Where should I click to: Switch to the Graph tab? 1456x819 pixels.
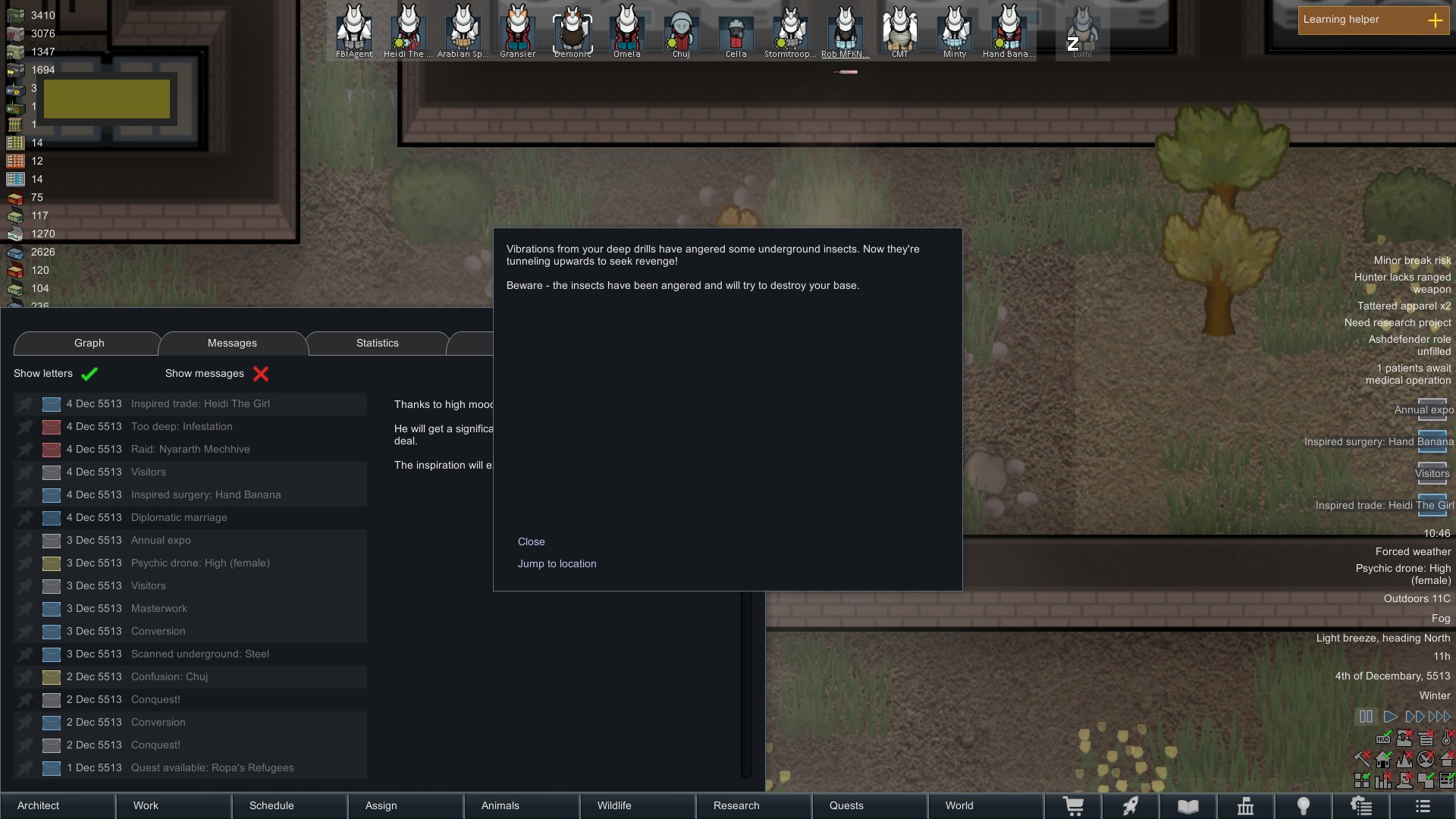point(89,344)
